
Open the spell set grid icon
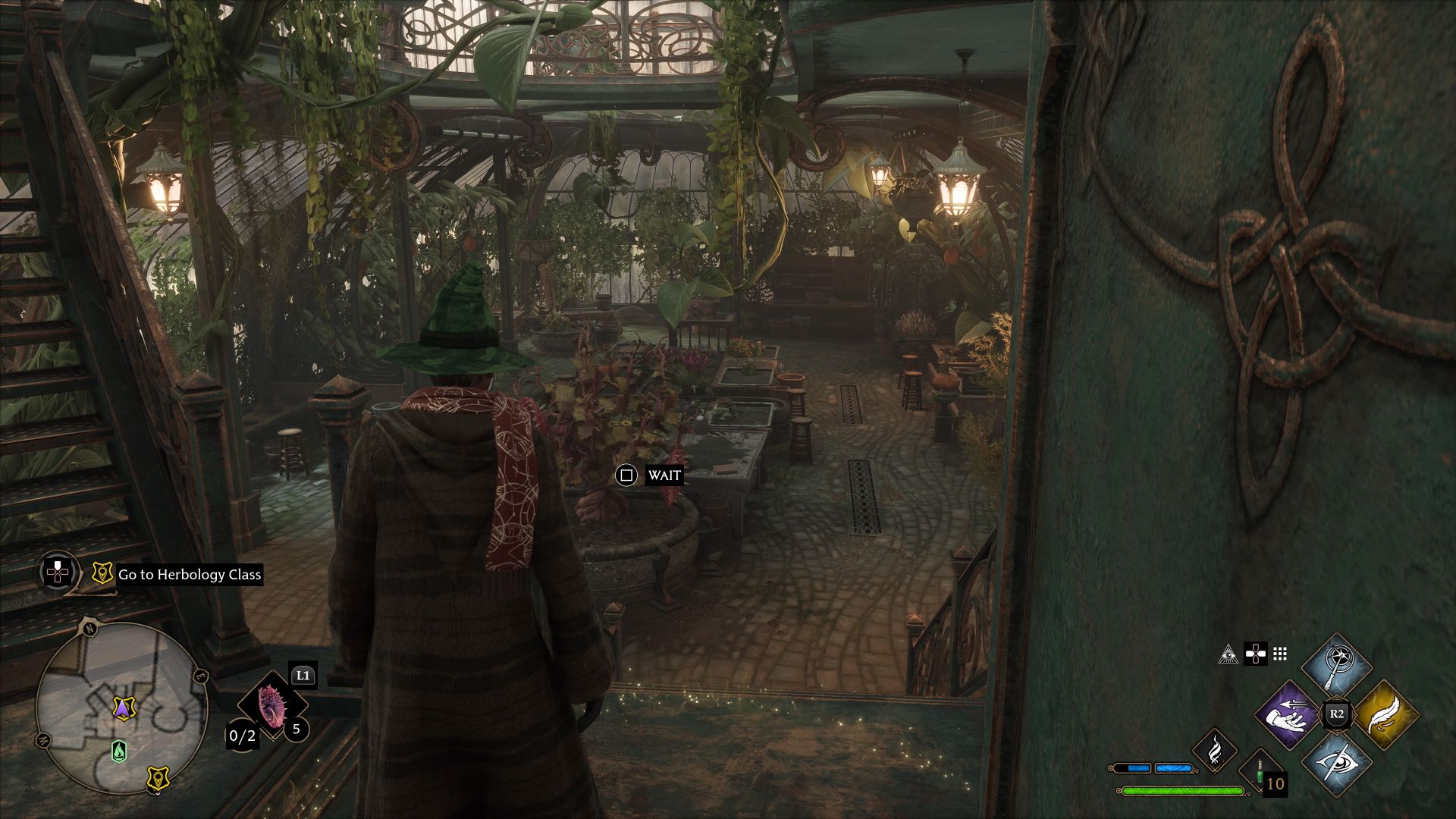(1281, 654)
